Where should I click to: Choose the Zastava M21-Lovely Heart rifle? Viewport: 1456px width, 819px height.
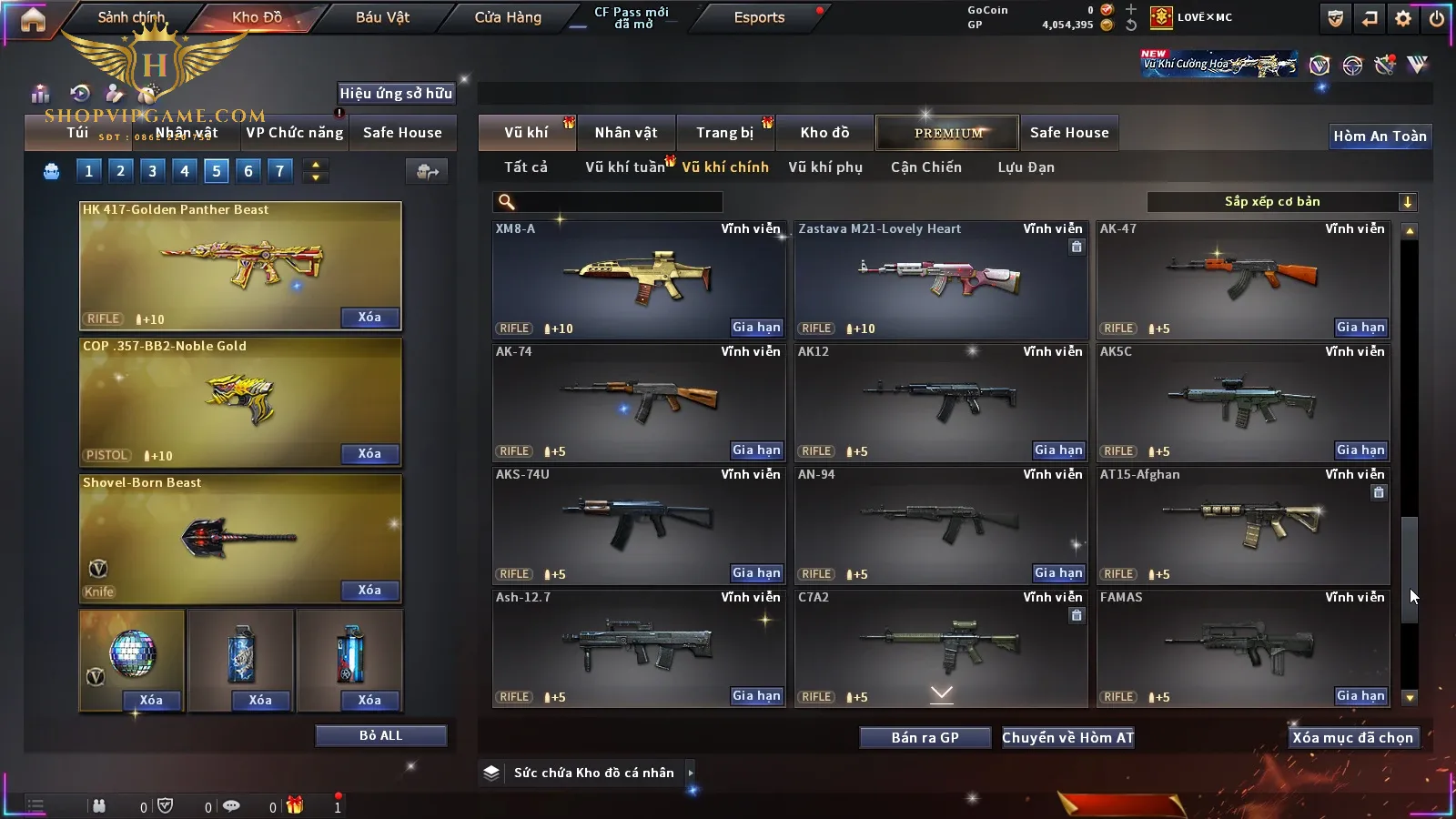coord(940,279)
